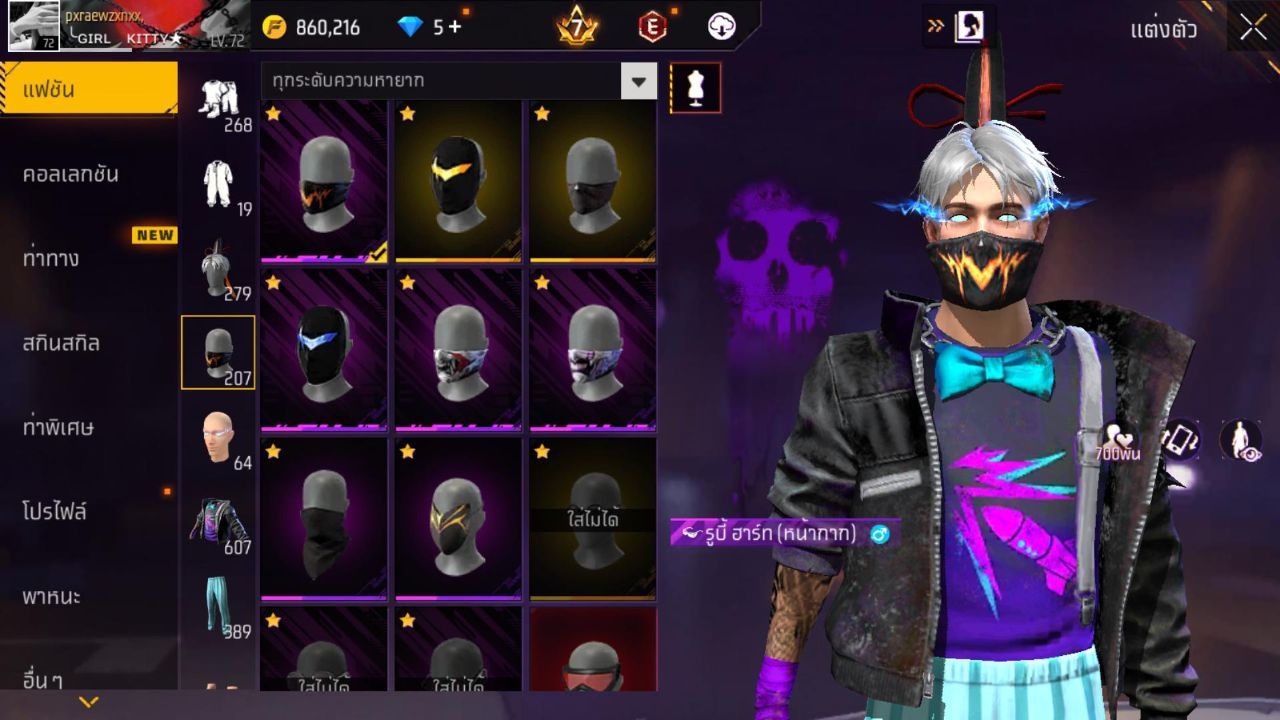This screenshot has width=1280, height=720.
Task: Open the jacket category with 607 items
Action: click(219, 520)
